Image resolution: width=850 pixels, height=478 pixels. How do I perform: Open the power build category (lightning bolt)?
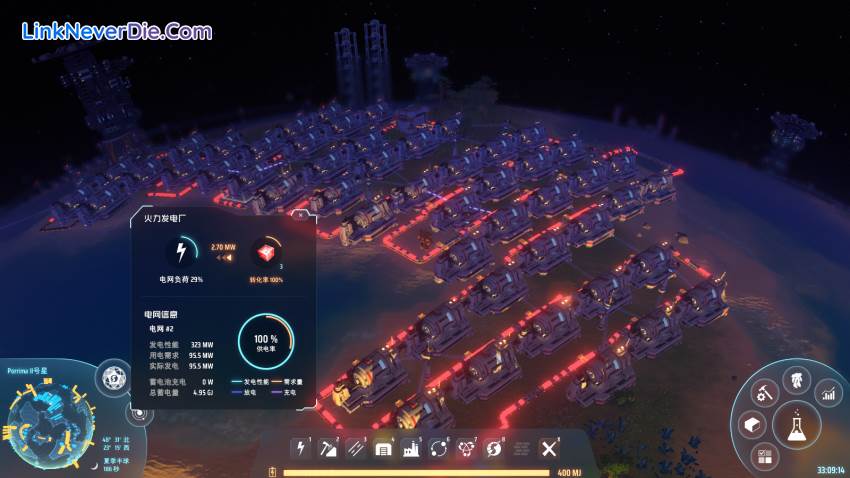pyautogui.click(x=300, y=448)
